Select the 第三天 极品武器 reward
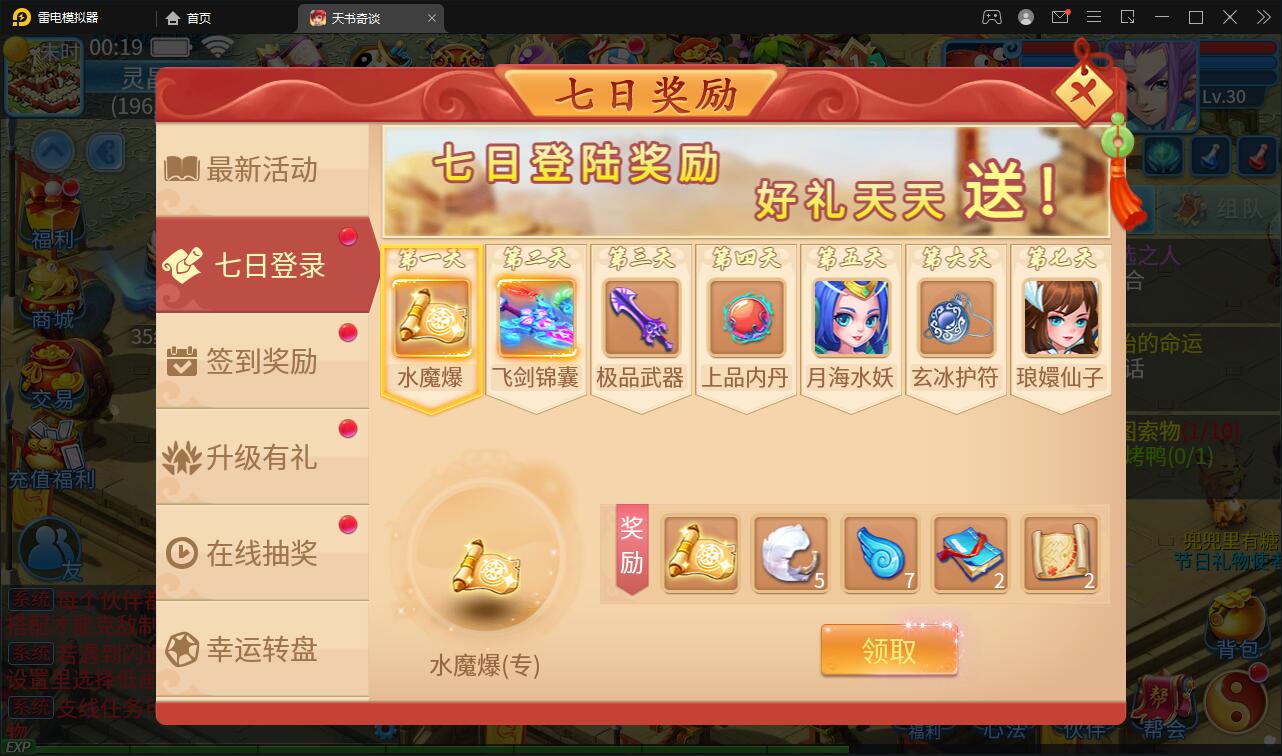Image resolution: width=1282 pixels, height=756 pixels. pyautogui.click(x=641, y=320)
